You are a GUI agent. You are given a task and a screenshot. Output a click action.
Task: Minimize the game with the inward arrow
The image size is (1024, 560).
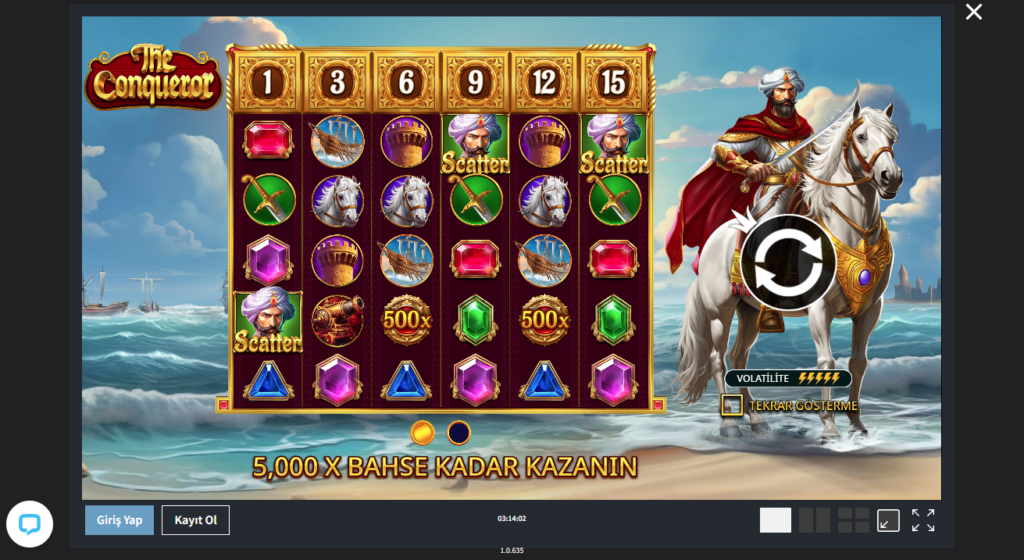click(888, 520)
